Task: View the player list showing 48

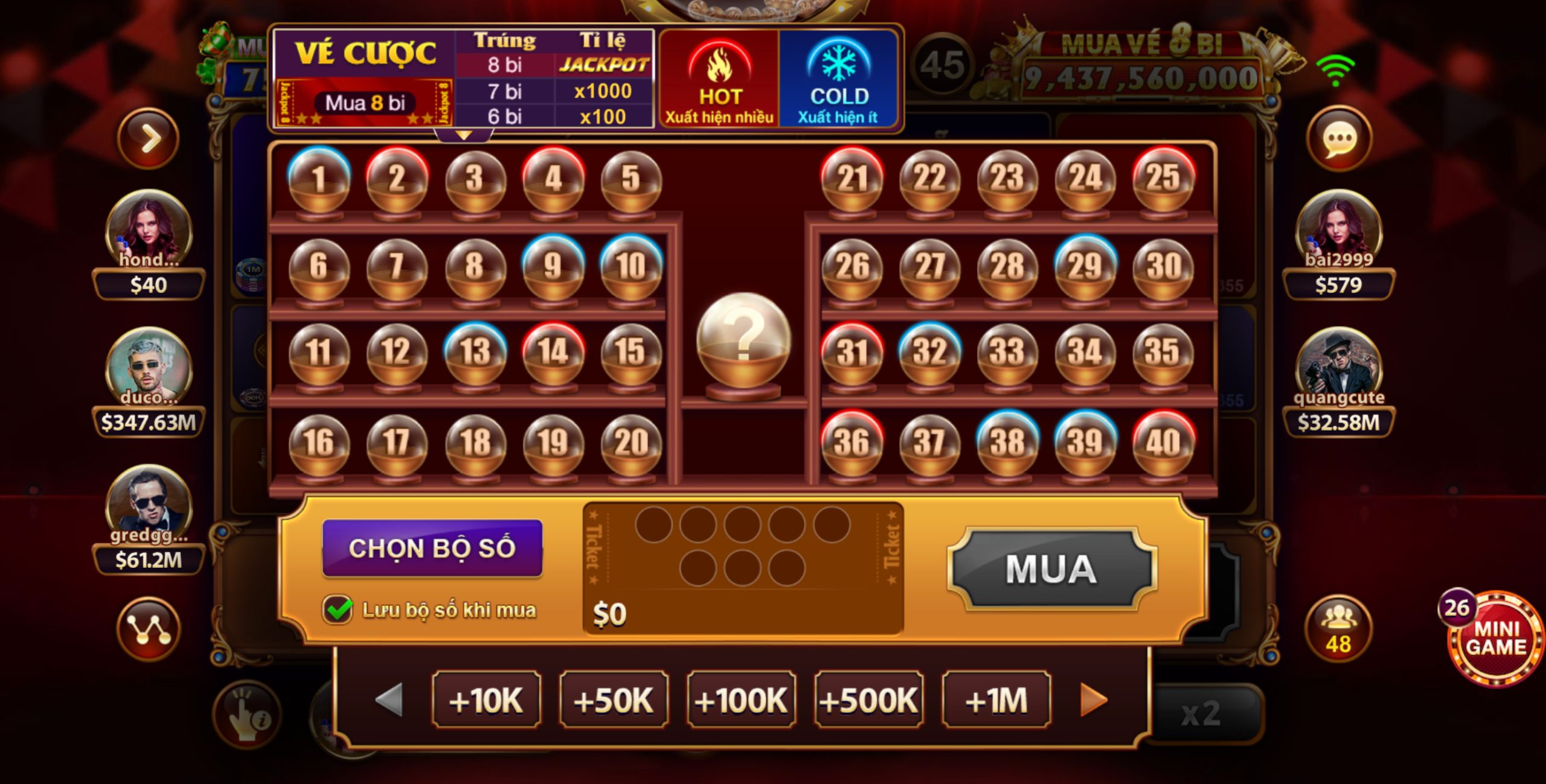Action: point(1338,629)
